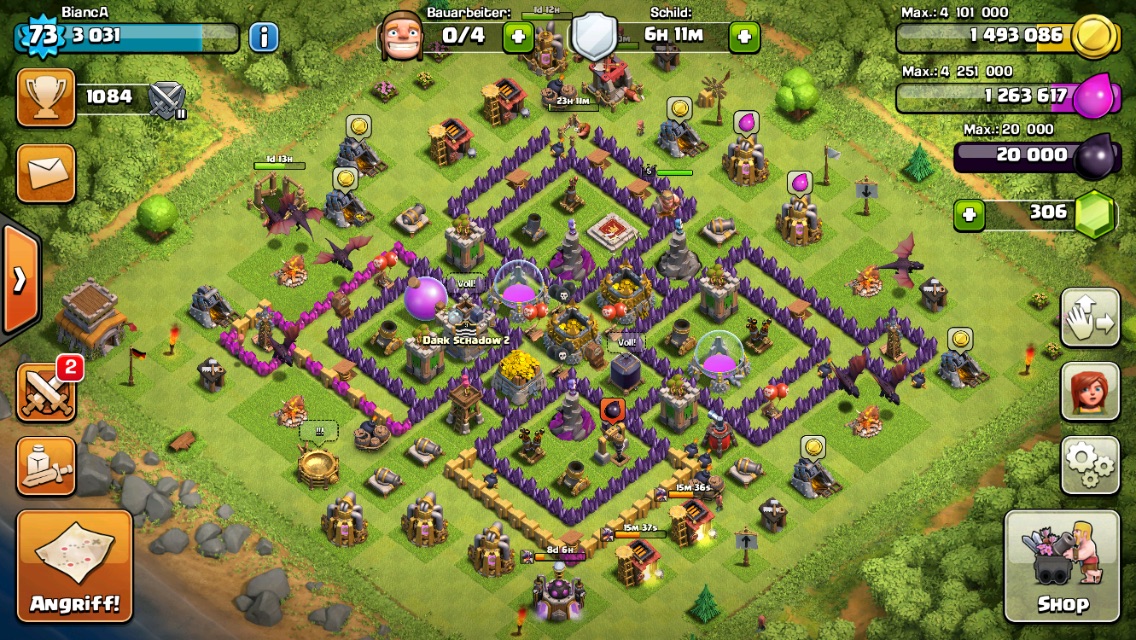Open the mail inbox envelope
This screenshot has height=640, width=1136.
point(46,172)
